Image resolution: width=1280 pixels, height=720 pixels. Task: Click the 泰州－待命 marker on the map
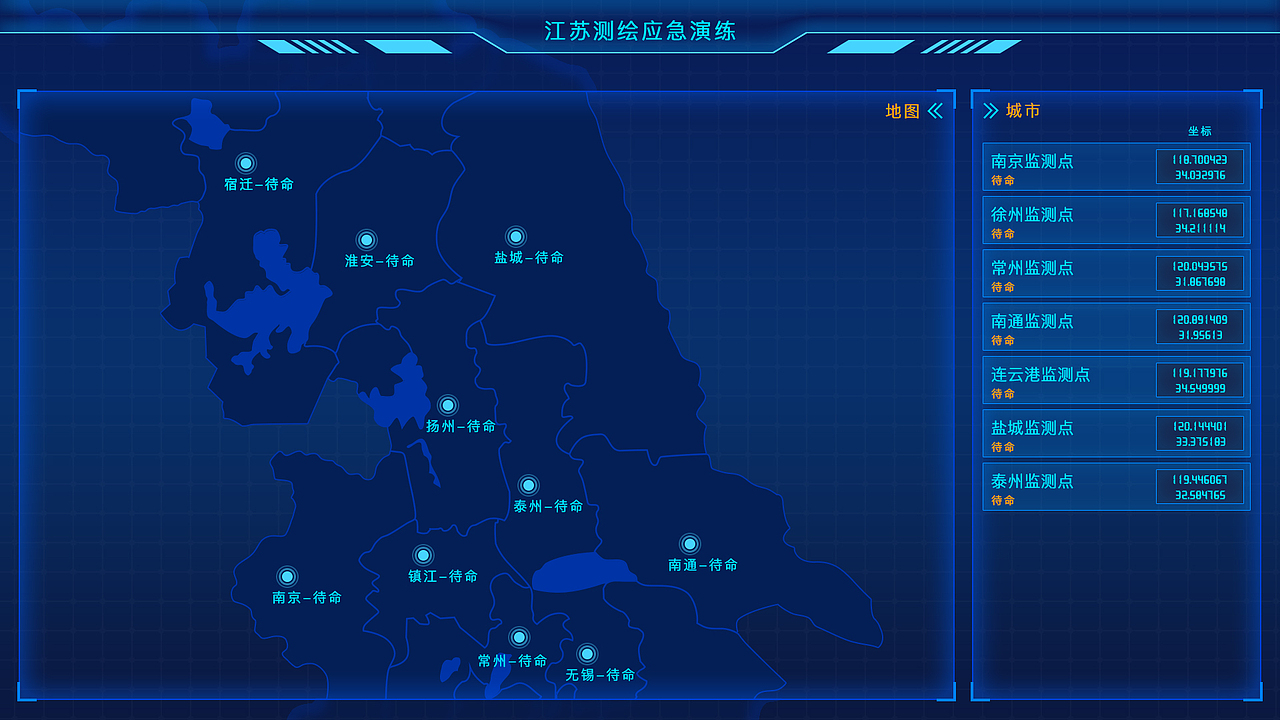click(528, 486)
